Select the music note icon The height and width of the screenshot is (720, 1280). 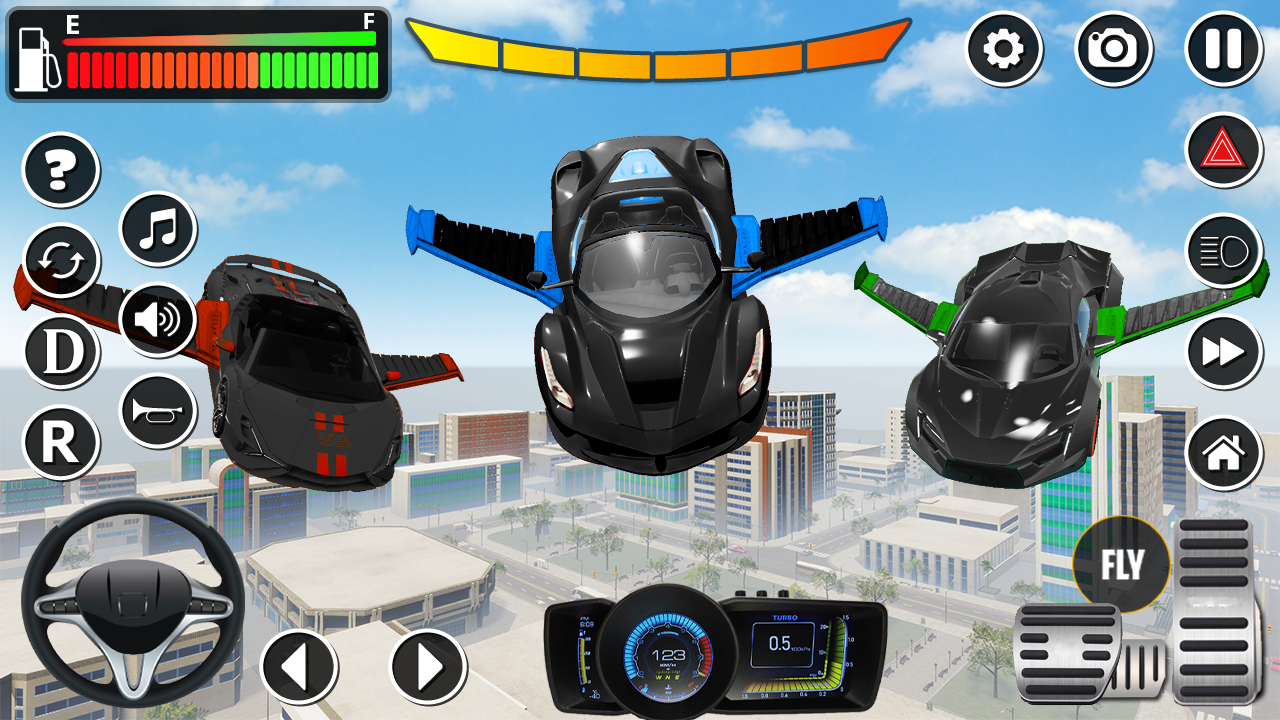point(155,230)
